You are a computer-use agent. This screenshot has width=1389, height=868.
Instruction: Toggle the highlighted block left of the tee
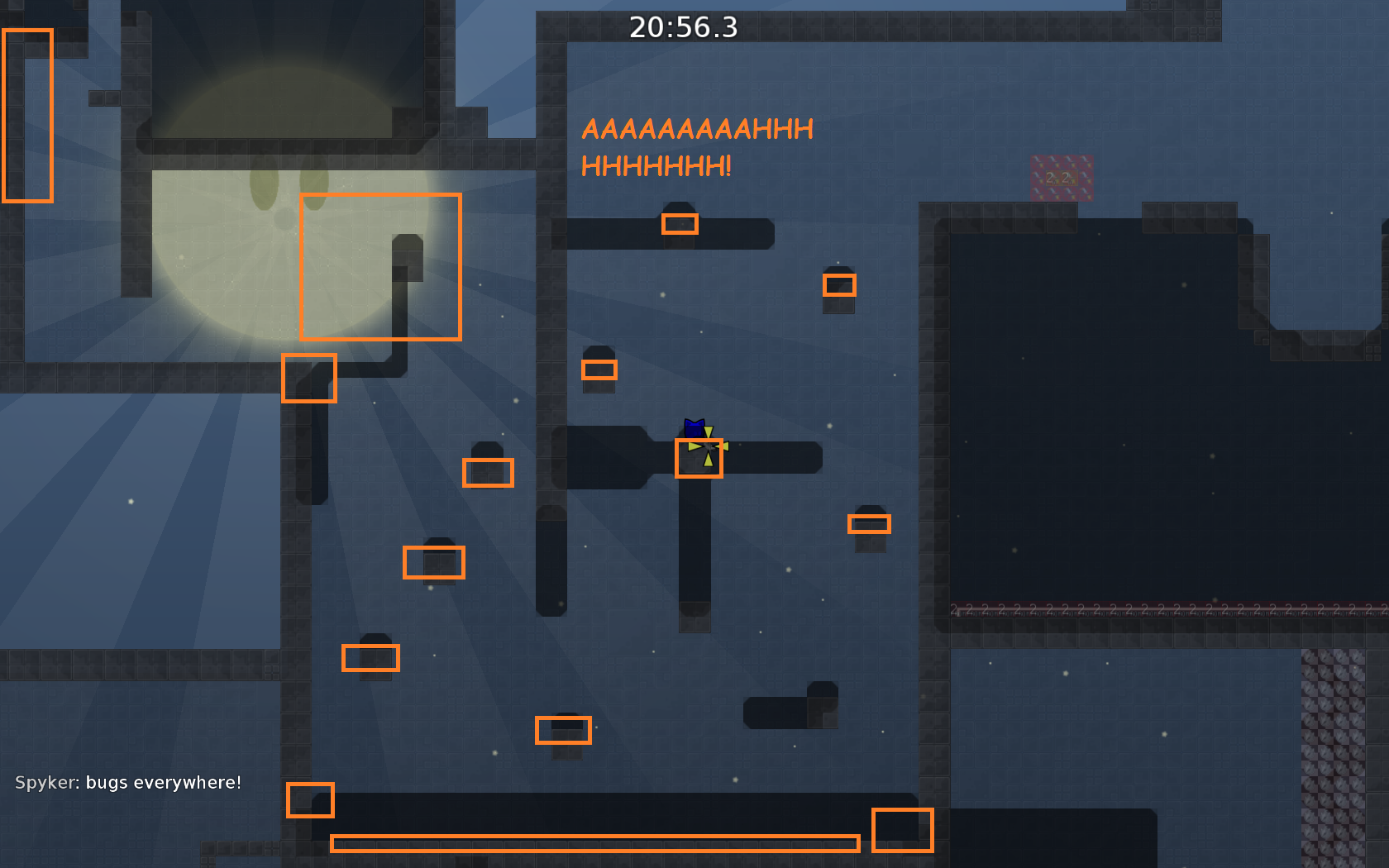[x=488, y=473]
